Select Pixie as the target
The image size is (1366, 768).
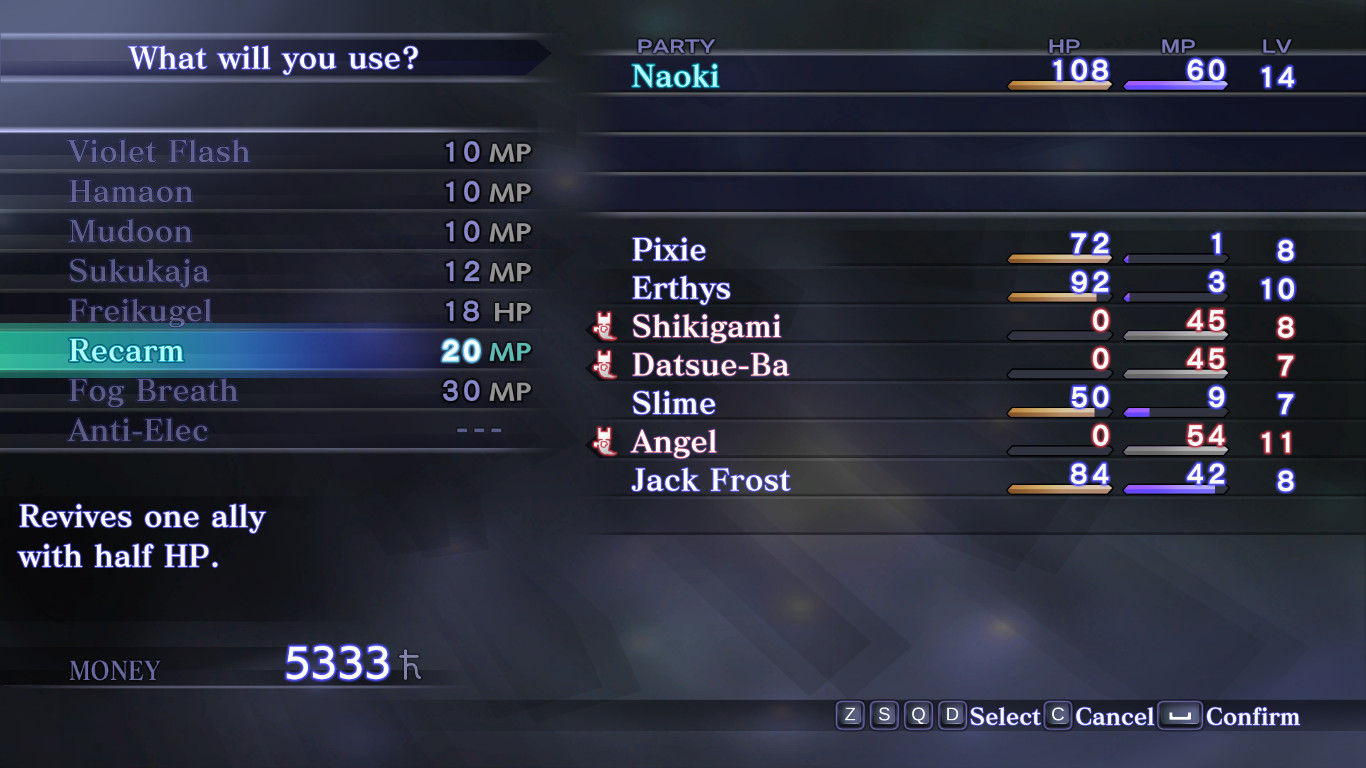[x=667, y=250]
